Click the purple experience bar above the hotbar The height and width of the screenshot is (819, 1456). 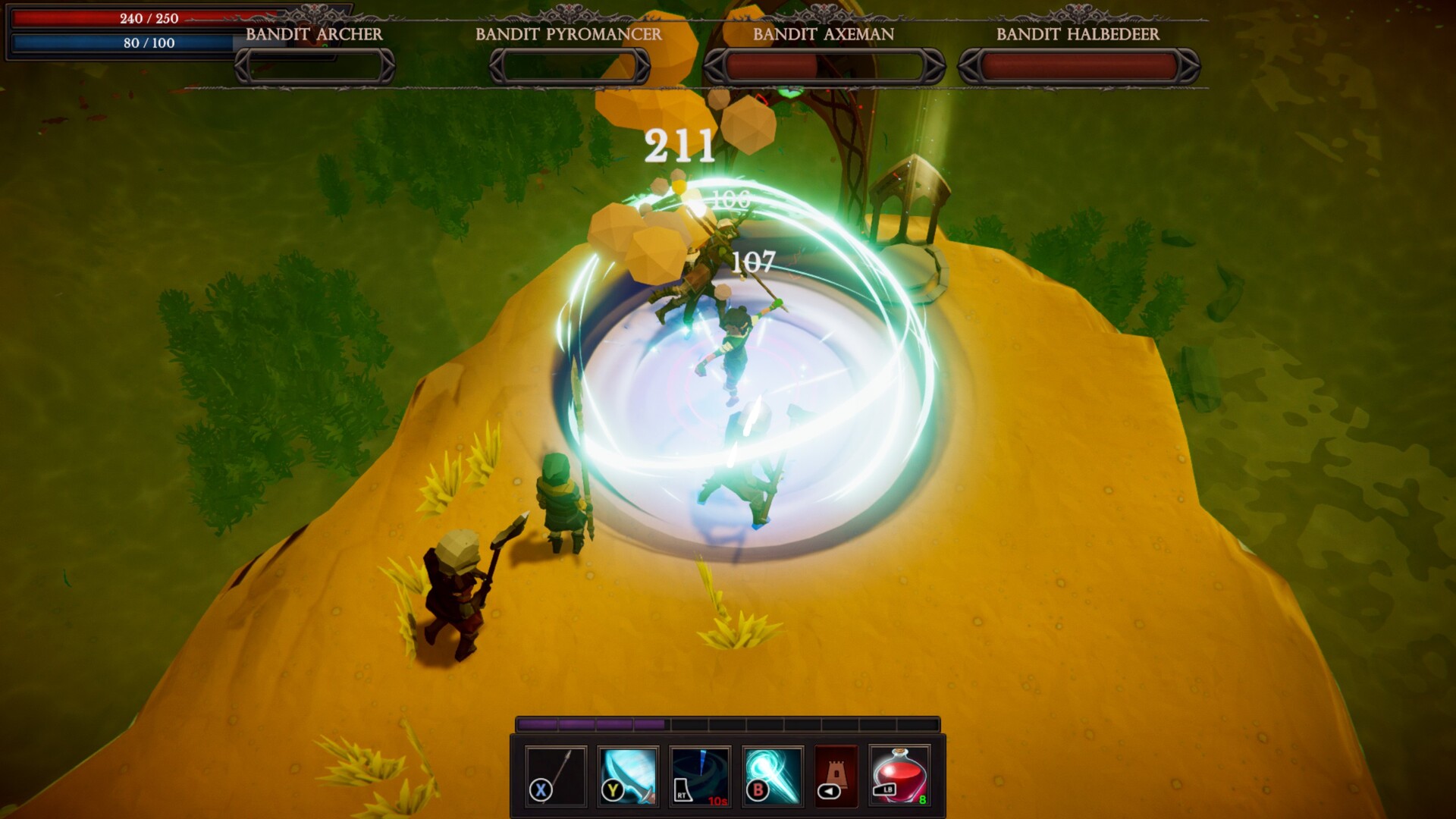point(591,725)
